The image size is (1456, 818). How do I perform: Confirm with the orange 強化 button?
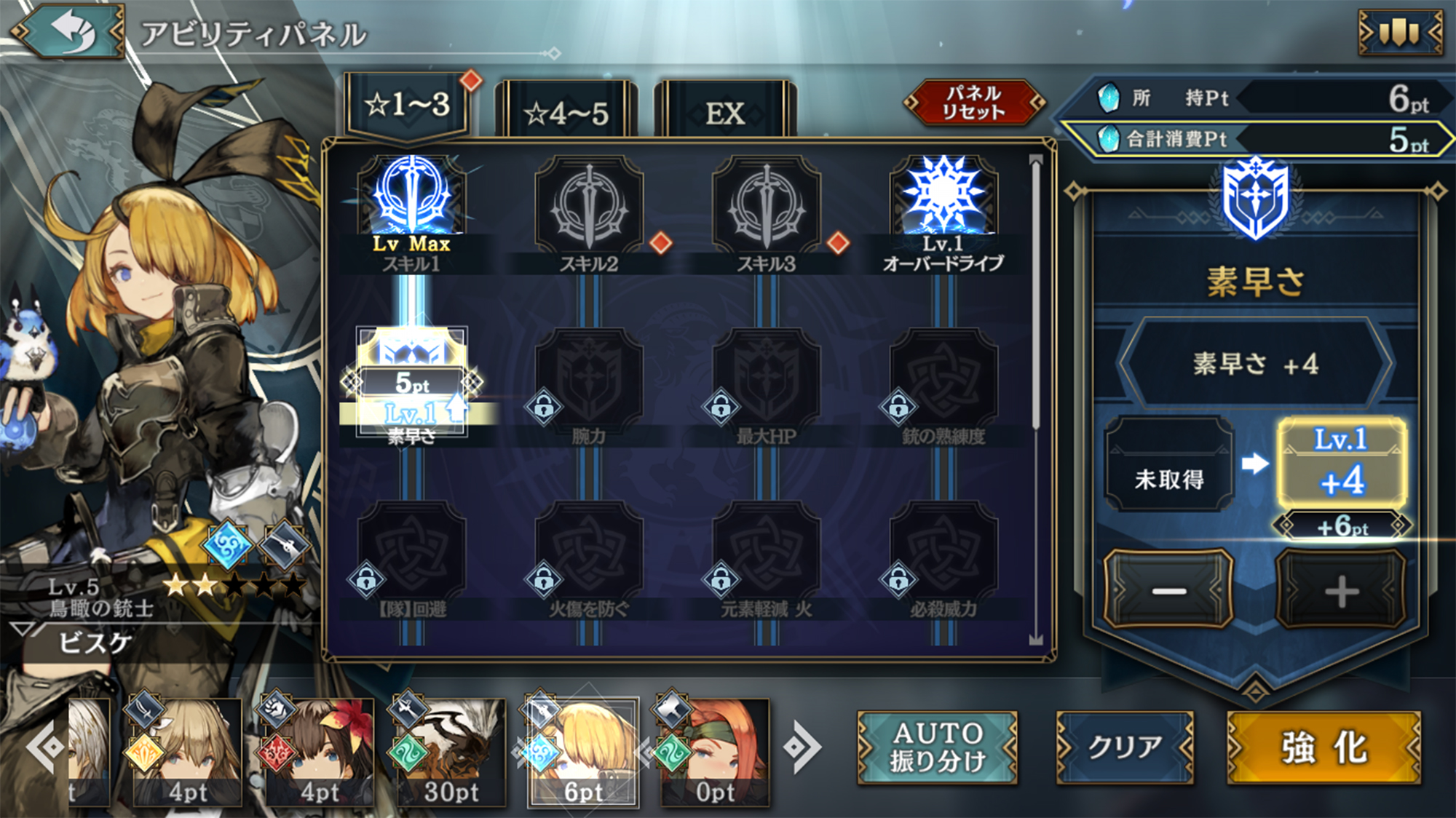(1324, 747)
